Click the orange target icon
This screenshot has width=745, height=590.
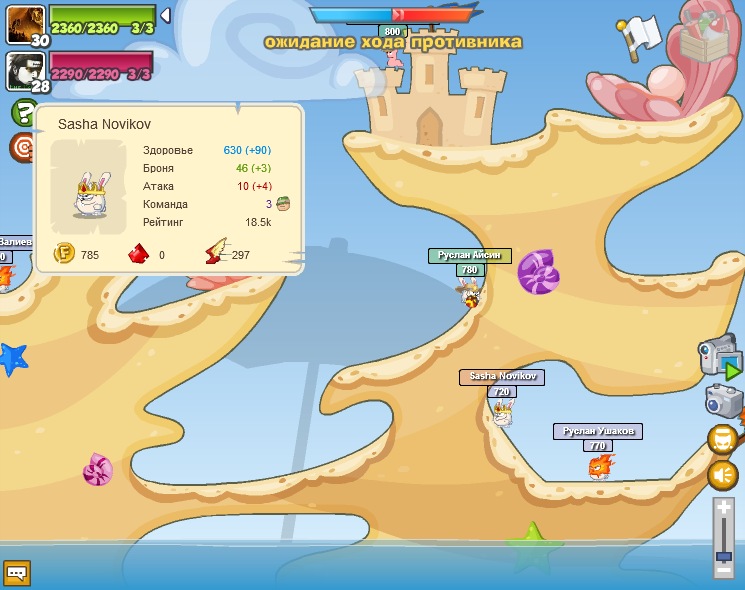tap(22, 148)
